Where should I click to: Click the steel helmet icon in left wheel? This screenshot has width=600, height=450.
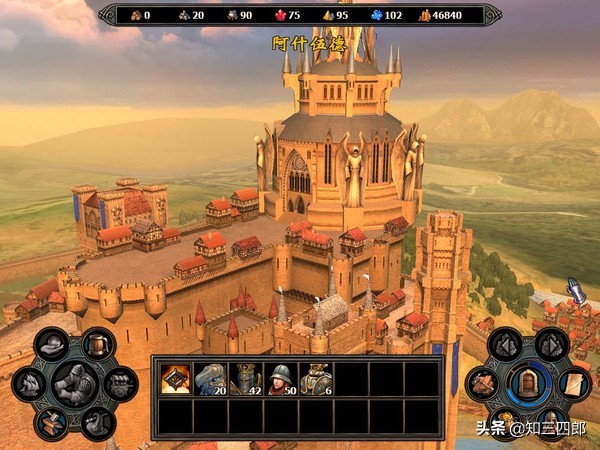[x=50, y=345]
